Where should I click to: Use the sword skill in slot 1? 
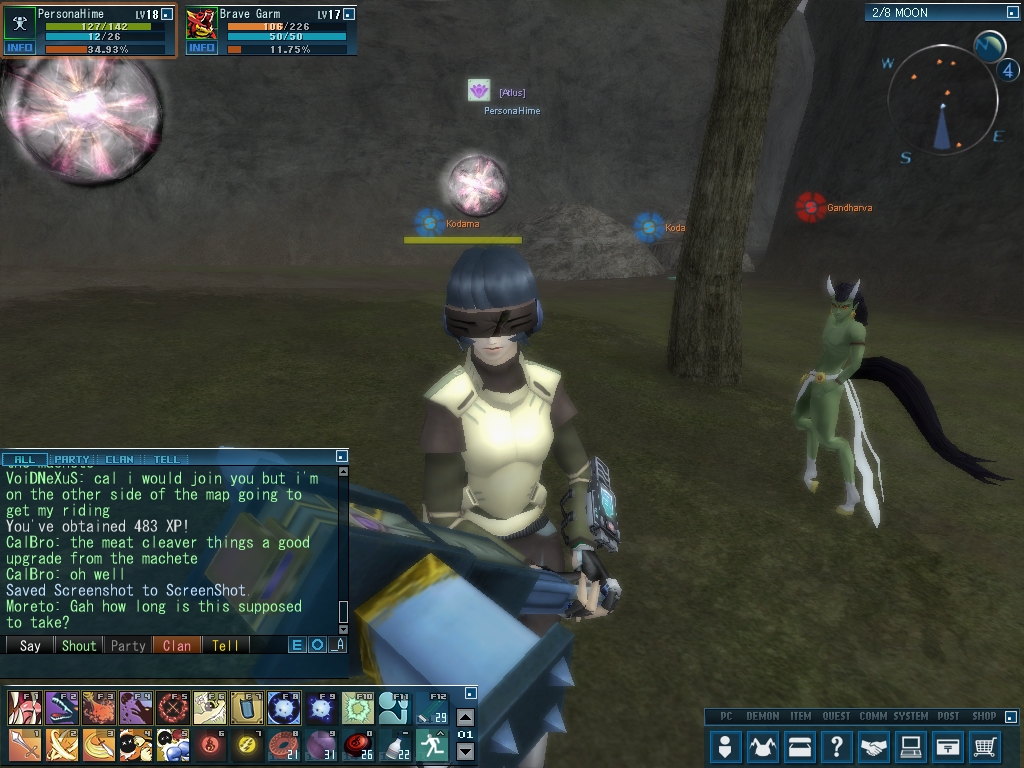tap(24, 745)
